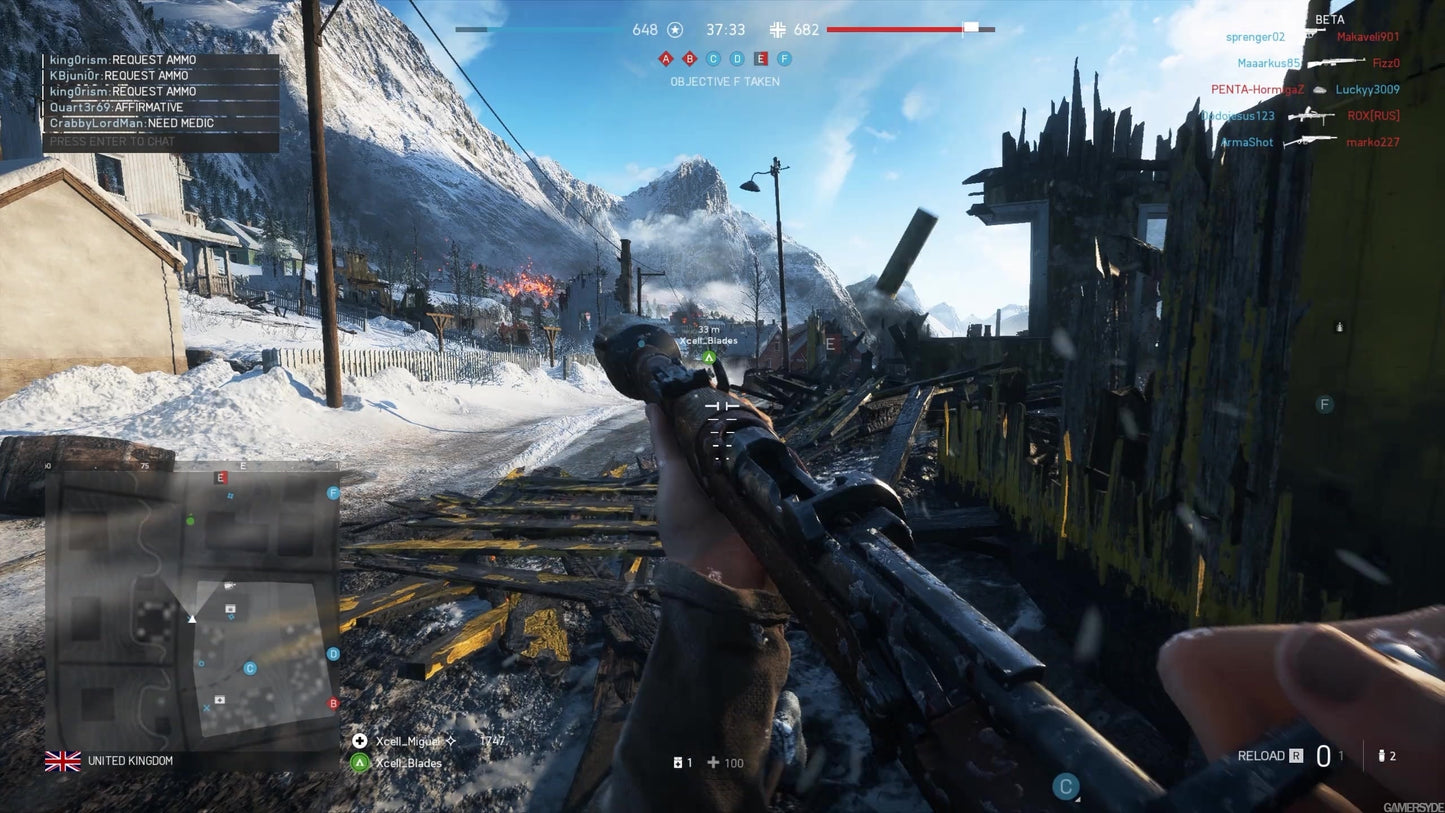
Task: Focus the 'Press Enter to Chat' box
Action: coord(160,142)
